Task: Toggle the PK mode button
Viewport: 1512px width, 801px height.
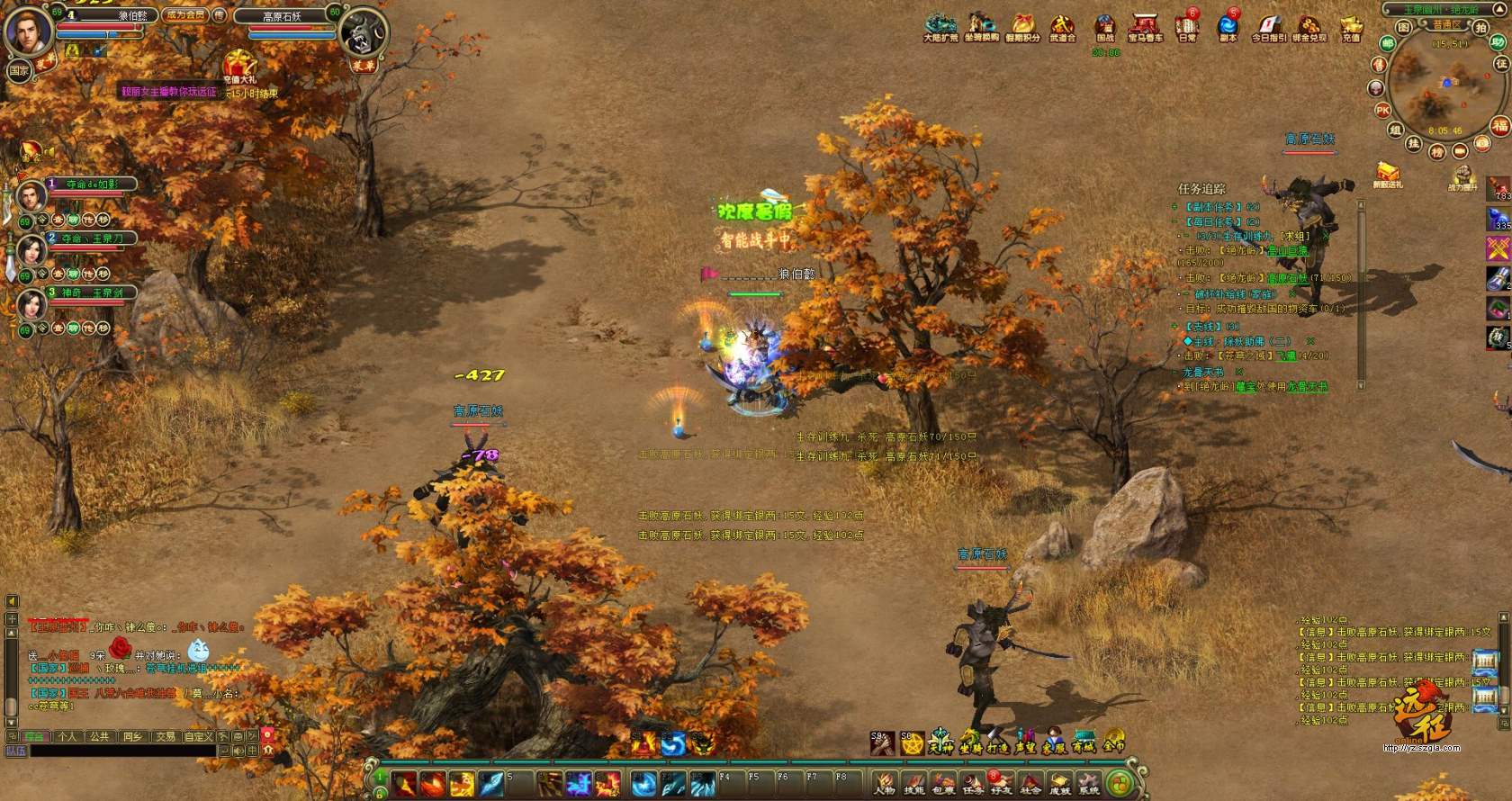Action: (1382, 111)
